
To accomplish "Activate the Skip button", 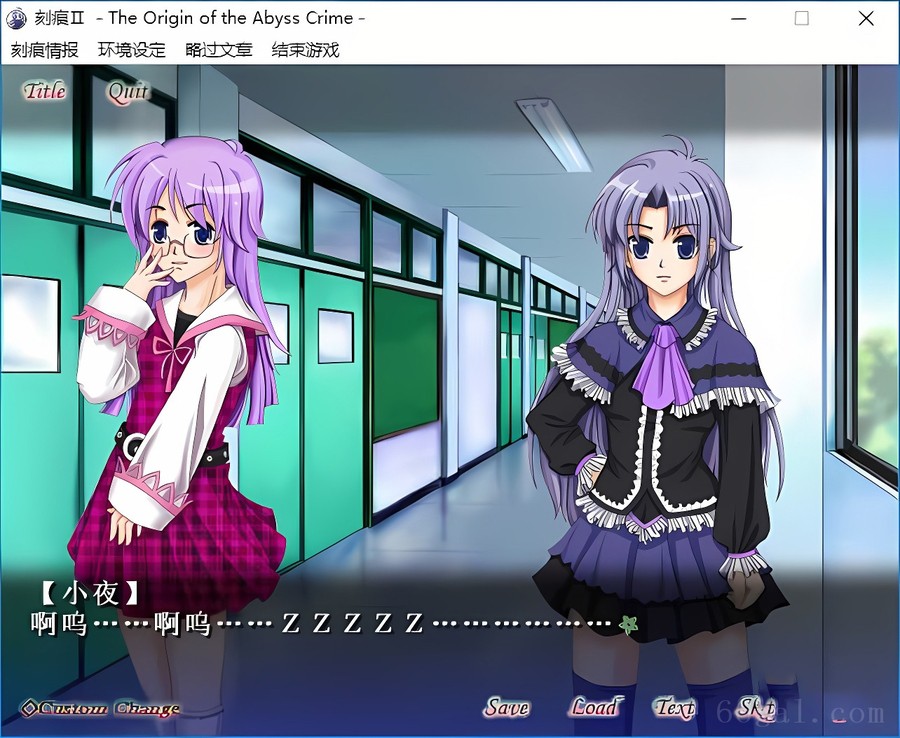I will tap(756, 708).
